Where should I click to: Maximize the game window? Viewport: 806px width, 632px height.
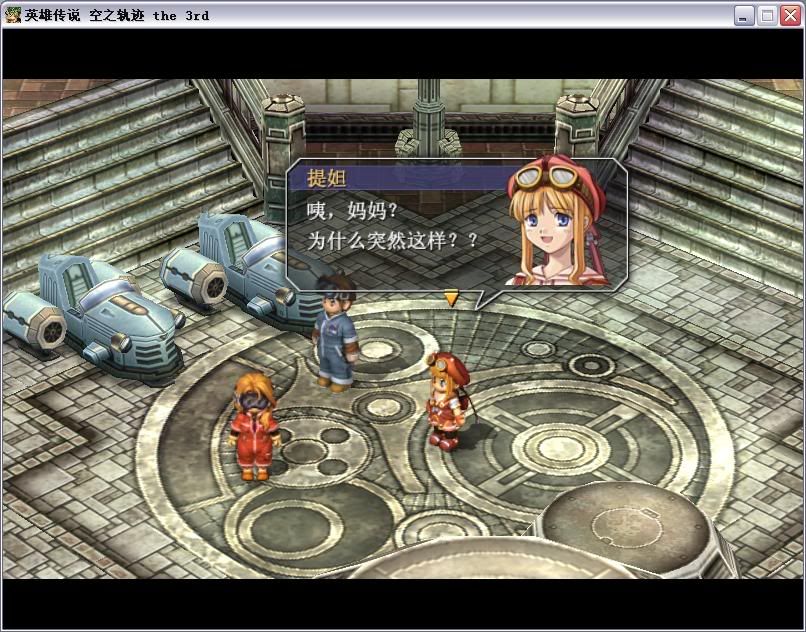tap(767, 15)
